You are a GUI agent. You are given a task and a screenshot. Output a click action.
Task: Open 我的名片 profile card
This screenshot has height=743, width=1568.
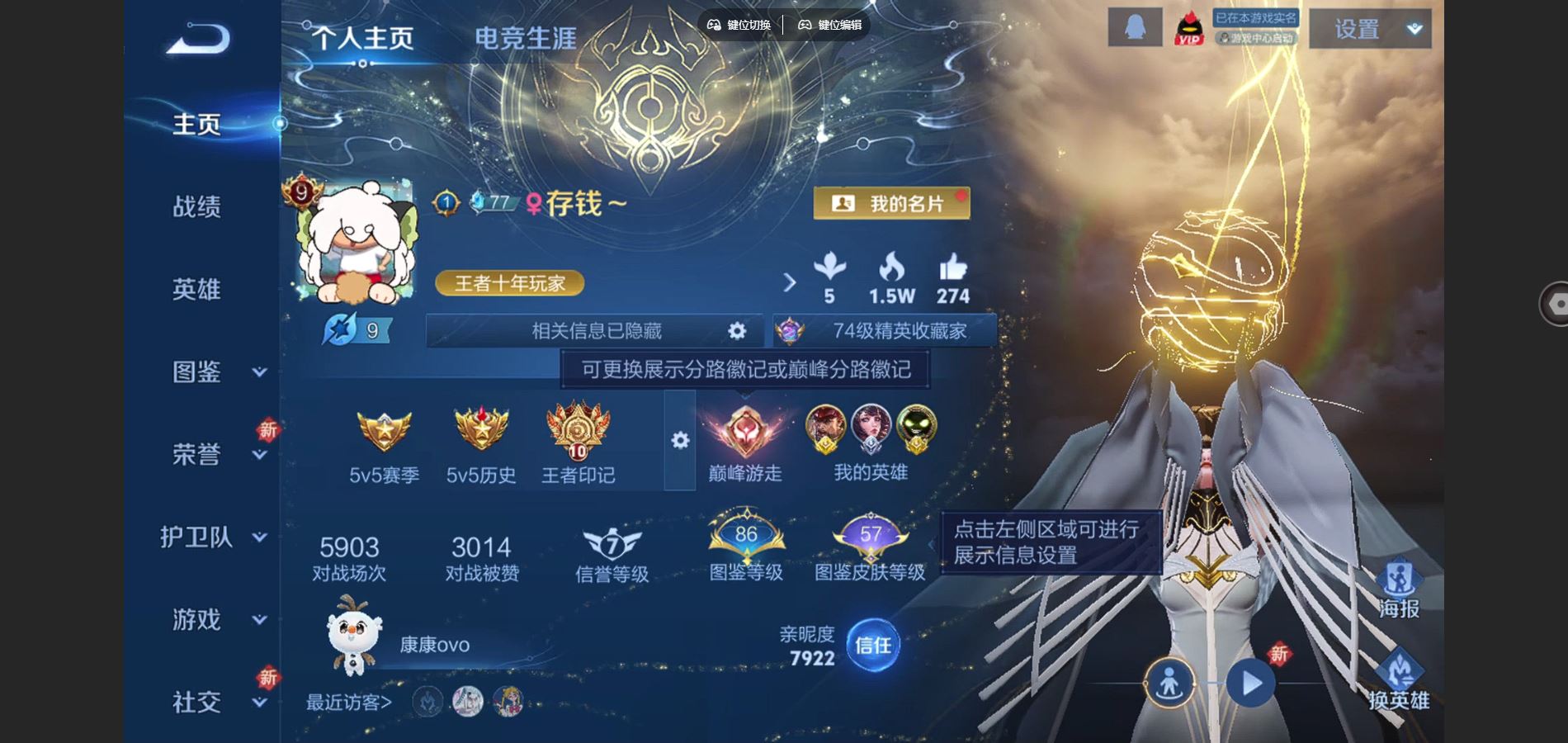click(891, 203)
